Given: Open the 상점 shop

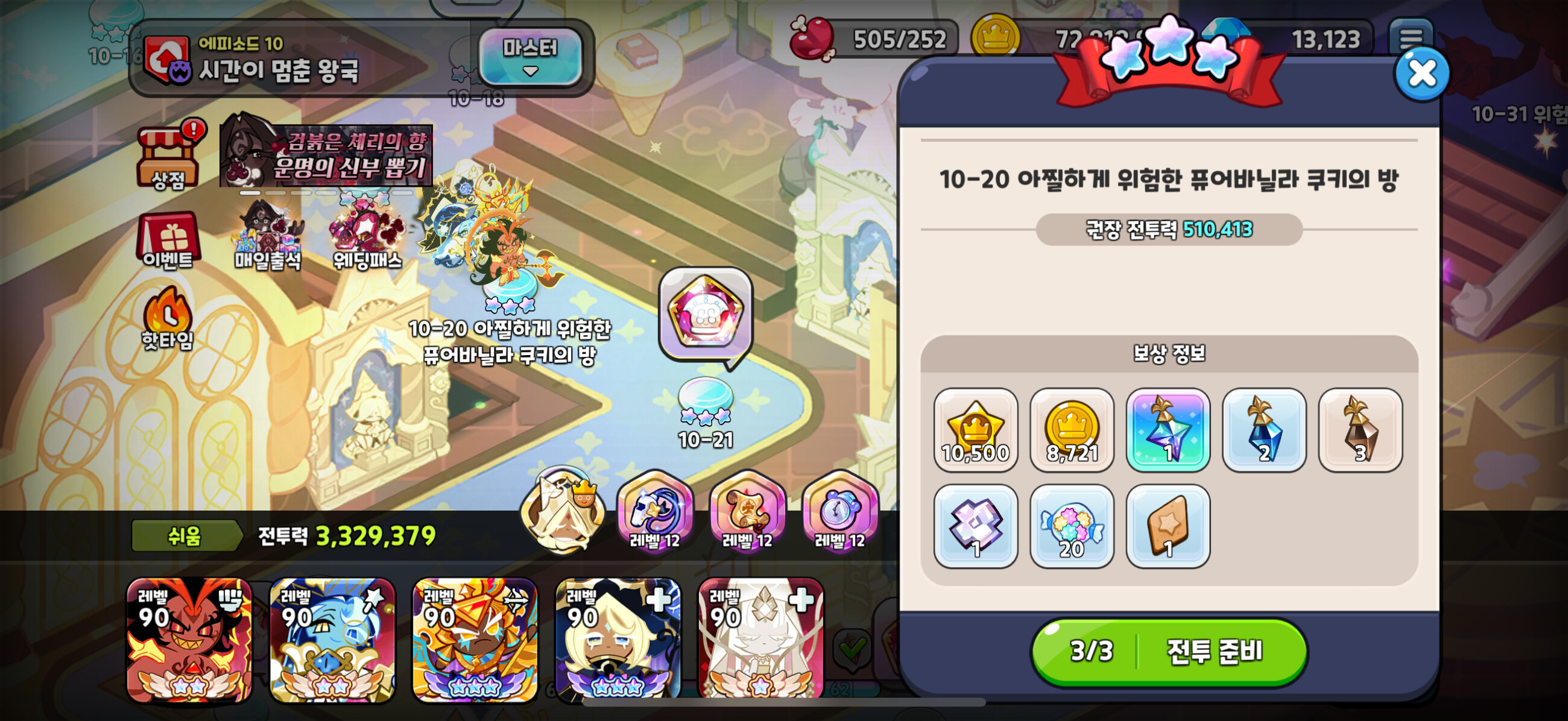Looking at the screenshot, I should pos(168,158).
